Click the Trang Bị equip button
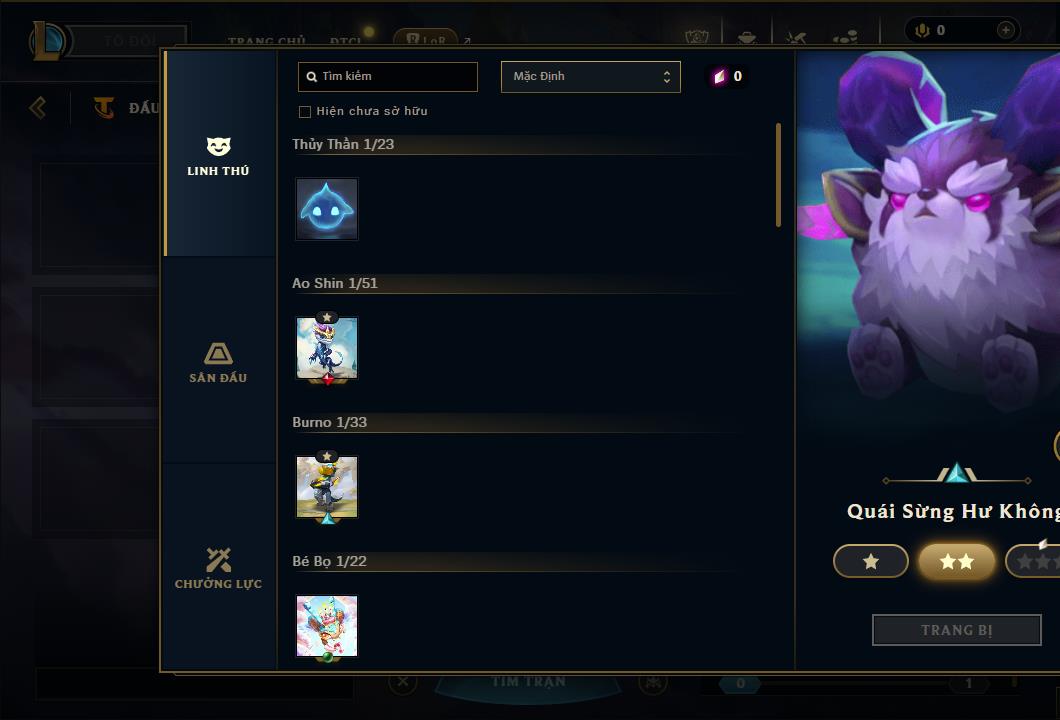The height and width of the screenshot is (720, 1060). click(x=956, y=630)
